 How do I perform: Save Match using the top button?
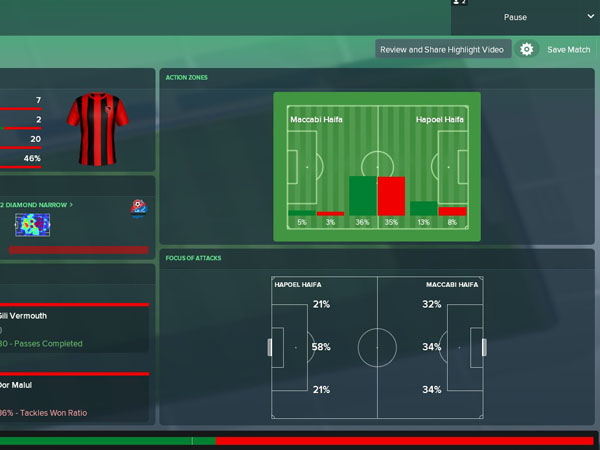pos(569,49)
